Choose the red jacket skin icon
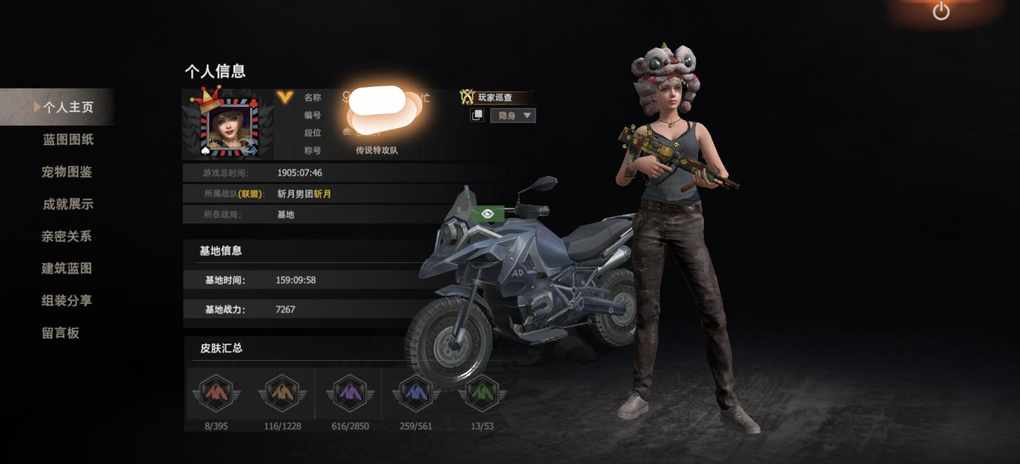This screenshot has height=464, width=1020. [x=216, y=394]
